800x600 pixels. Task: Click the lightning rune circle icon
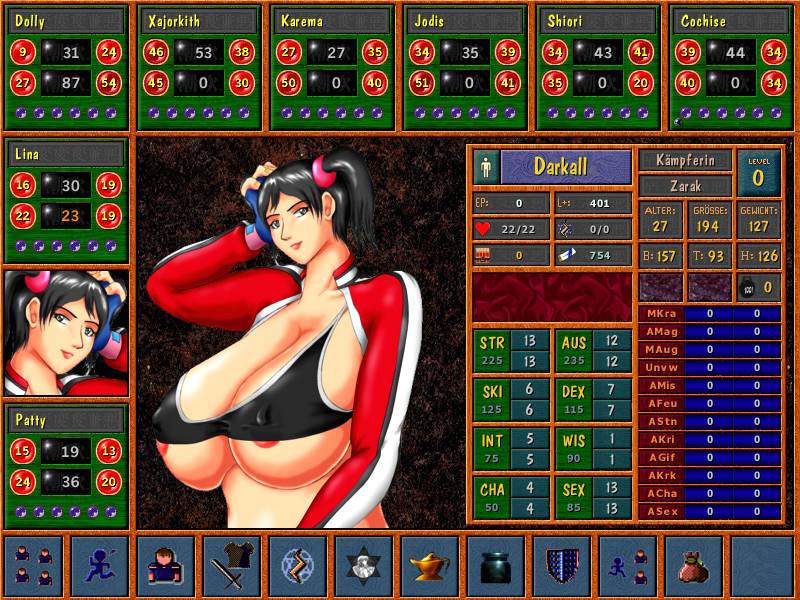pos(298,566)
